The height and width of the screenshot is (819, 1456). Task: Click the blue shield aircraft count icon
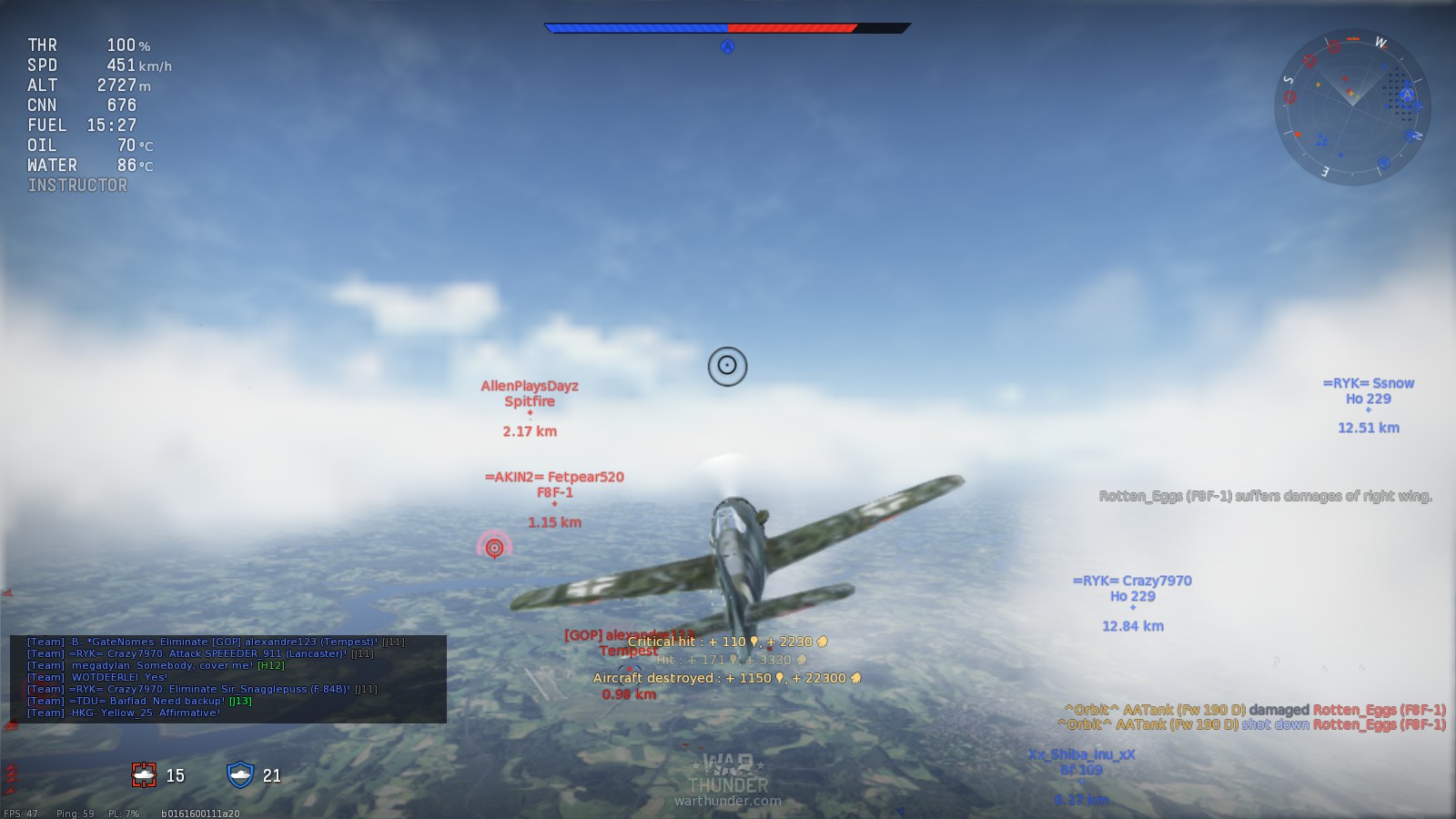pos(240,774)
